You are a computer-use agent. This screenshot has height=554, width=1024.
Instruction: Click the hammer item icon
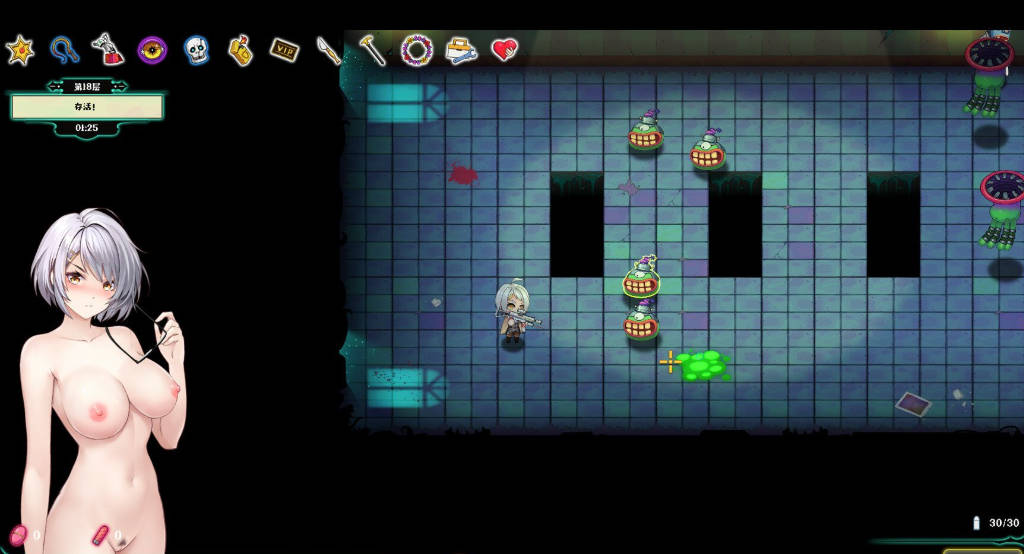[373, 49]
